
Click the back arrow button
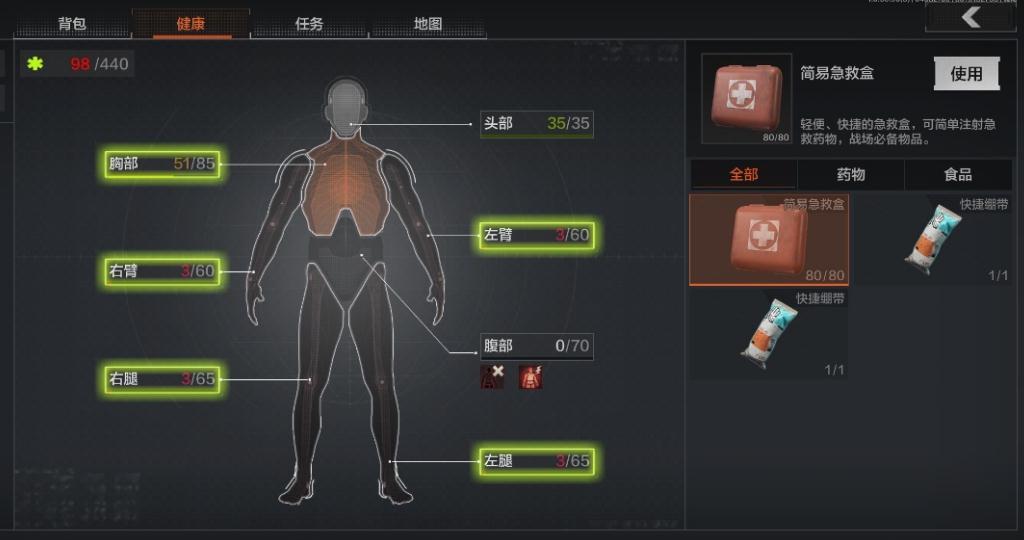tap(970, 18)
